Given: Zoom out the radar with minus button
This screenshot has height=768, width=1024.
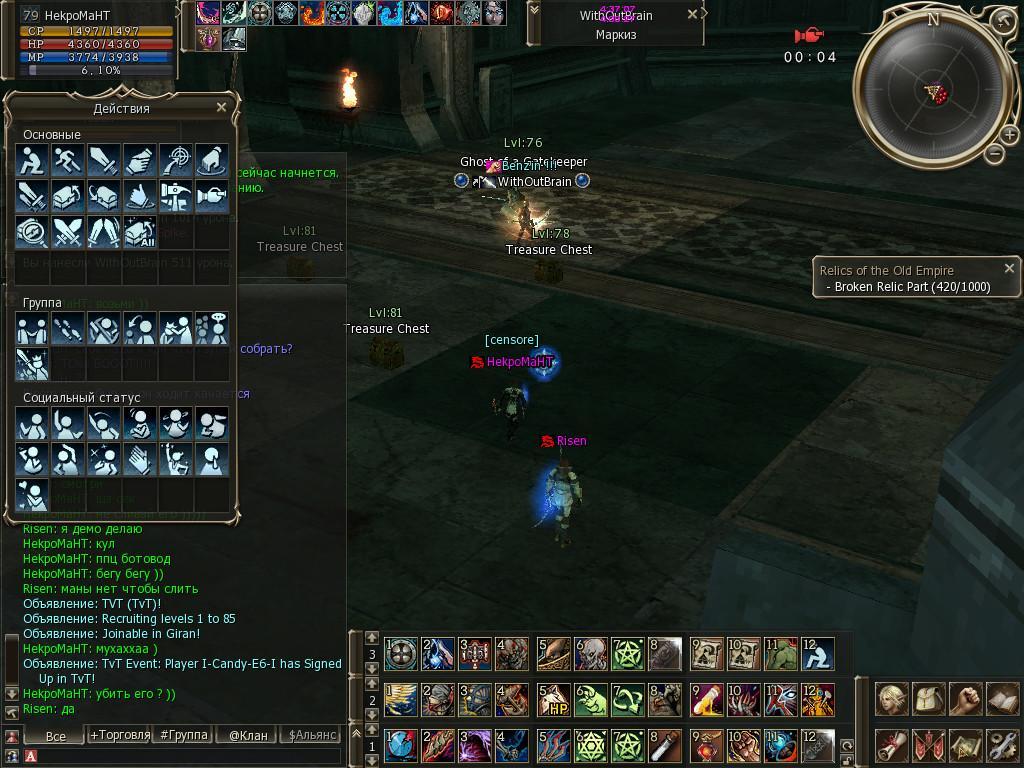Looking at the screenshot, I should coord(993,153).
